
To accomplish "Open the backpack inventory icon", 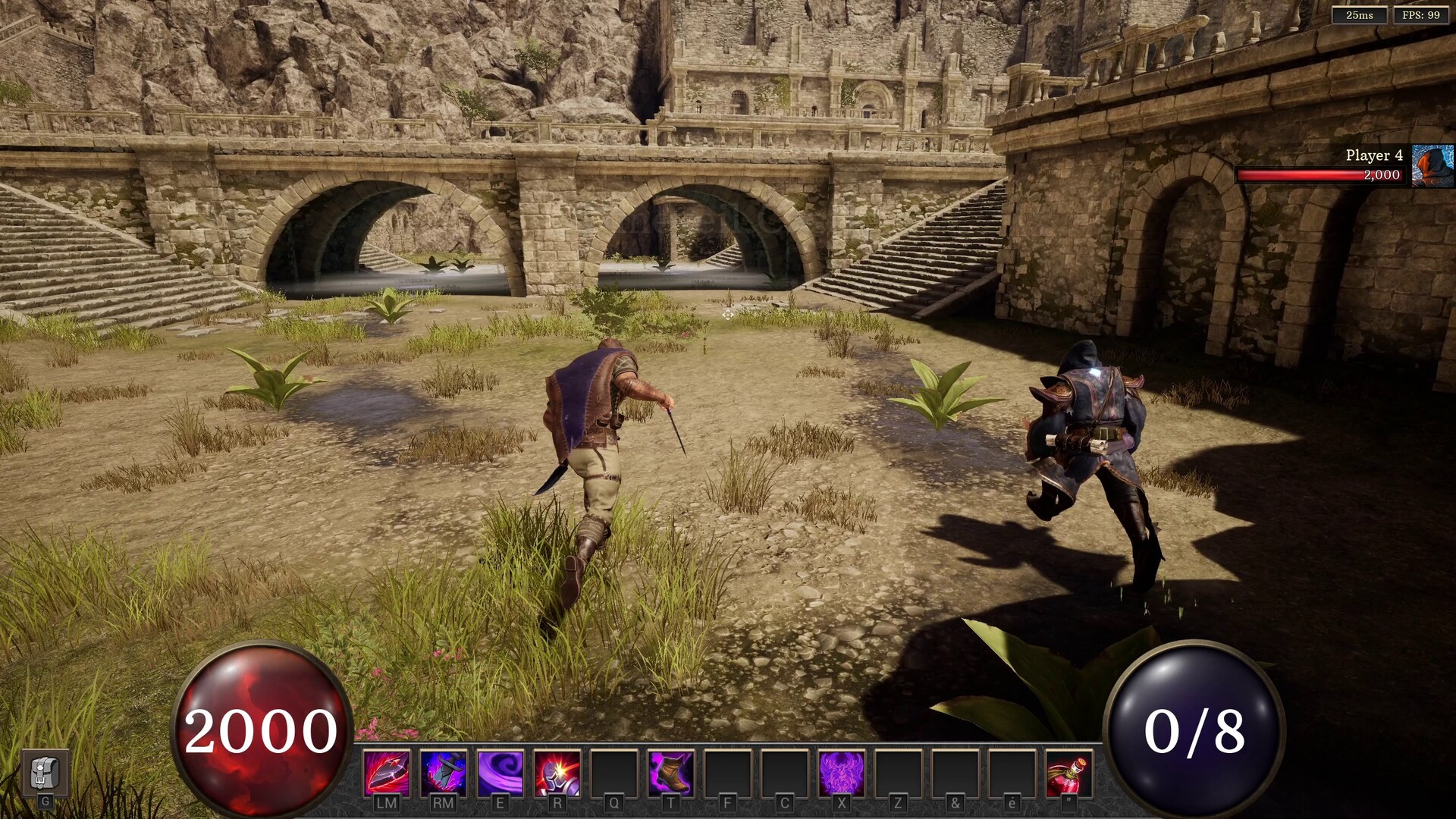I will click(x=45, y=773).
